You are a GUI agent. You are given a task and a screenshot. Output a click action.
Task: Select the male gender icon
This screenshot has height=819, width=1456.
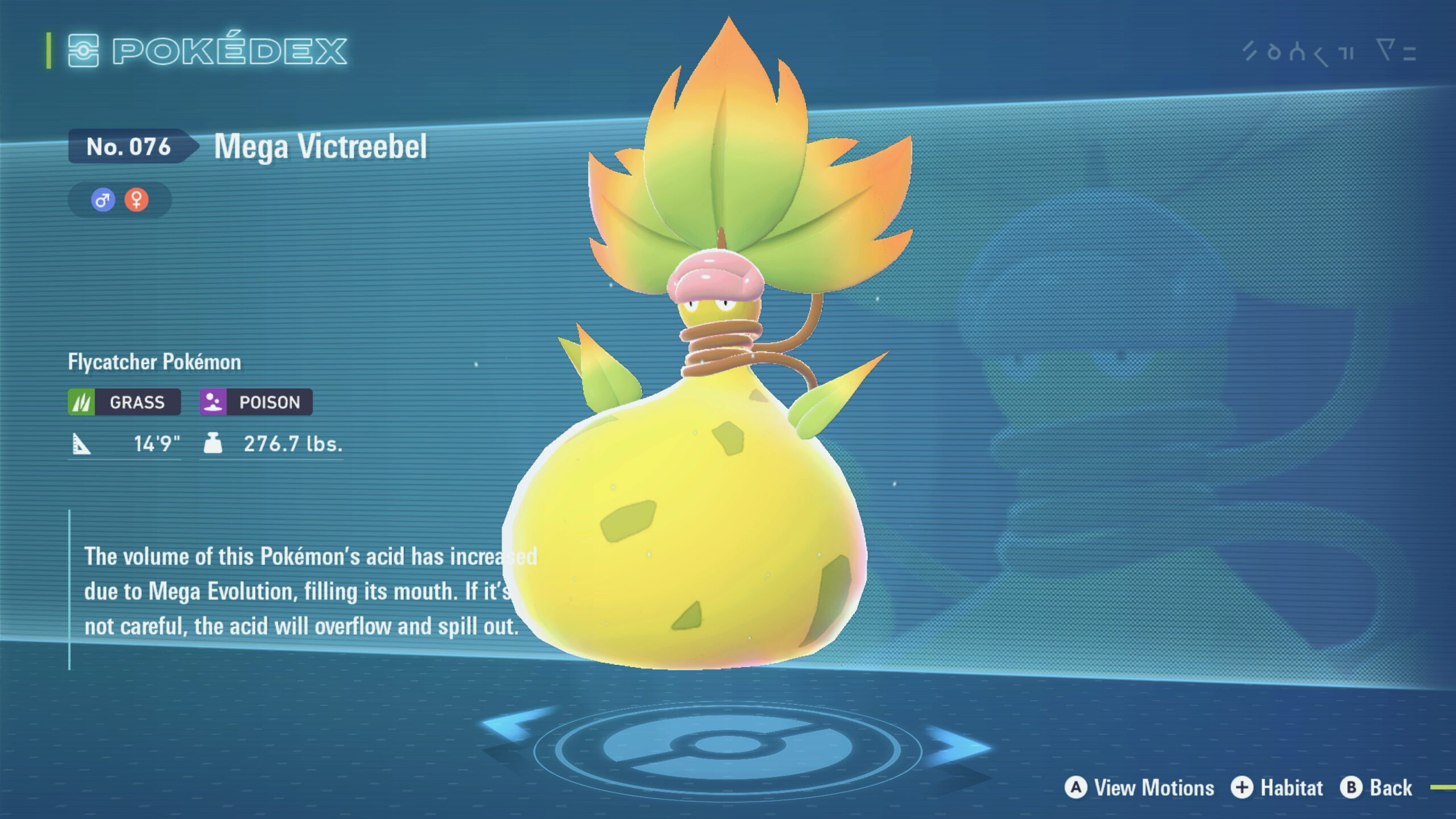[103, 200]
